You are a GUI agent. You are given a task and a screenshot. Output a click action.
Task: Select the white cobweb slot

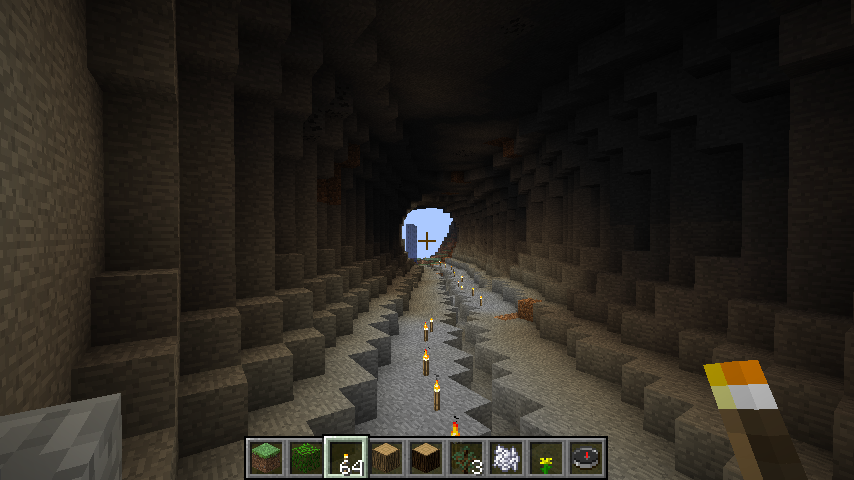pyautogui.click(x=507, y=457)
